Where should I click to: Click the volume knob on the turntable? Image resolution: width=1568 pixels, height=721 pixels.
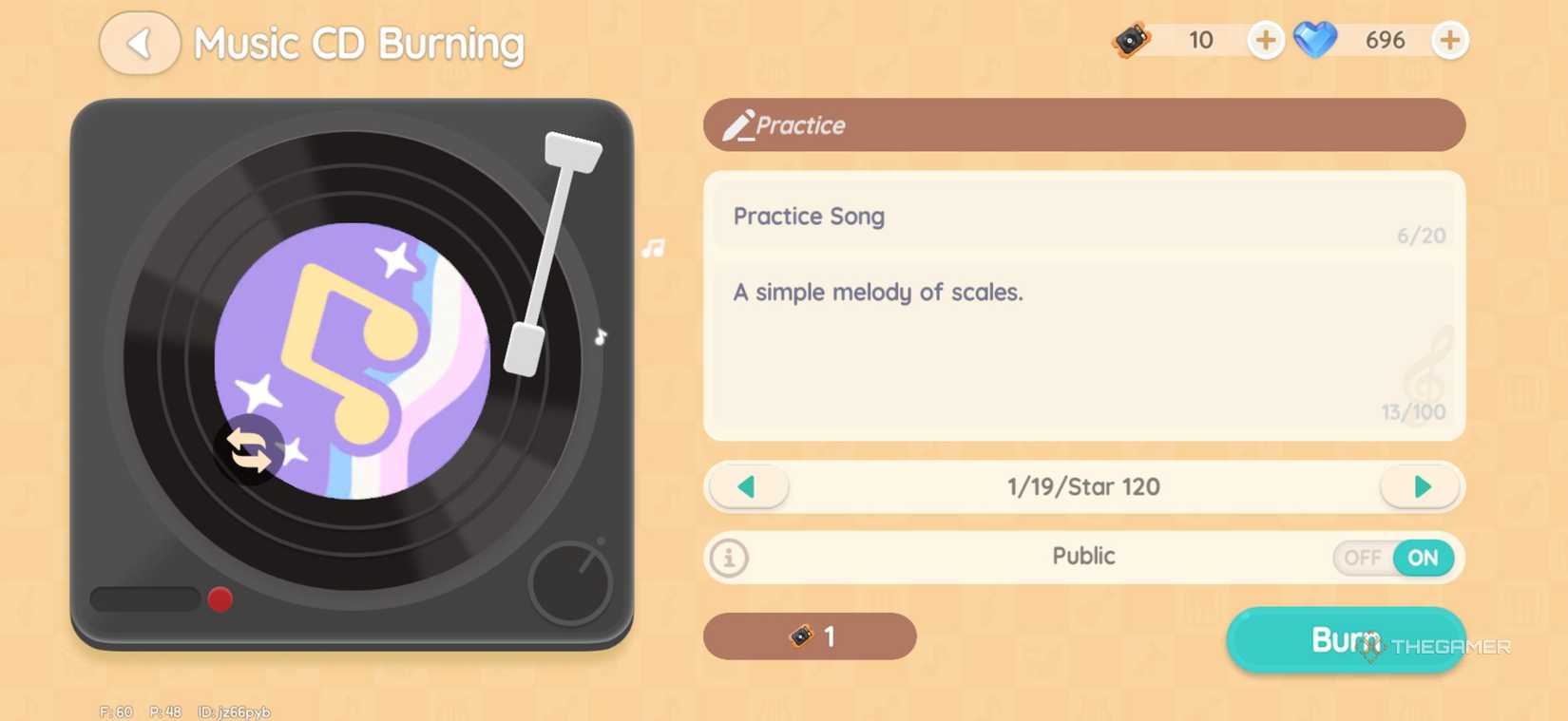tap(569, 583)
